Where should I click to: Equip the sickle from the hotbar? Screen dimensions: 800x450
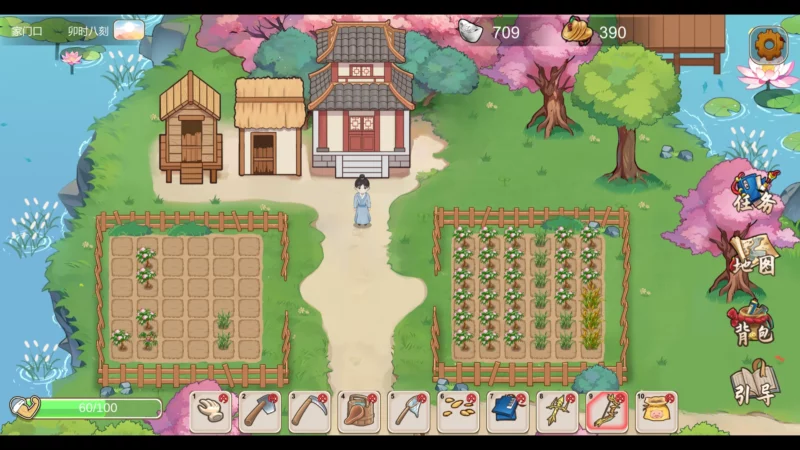click(309, 411)
